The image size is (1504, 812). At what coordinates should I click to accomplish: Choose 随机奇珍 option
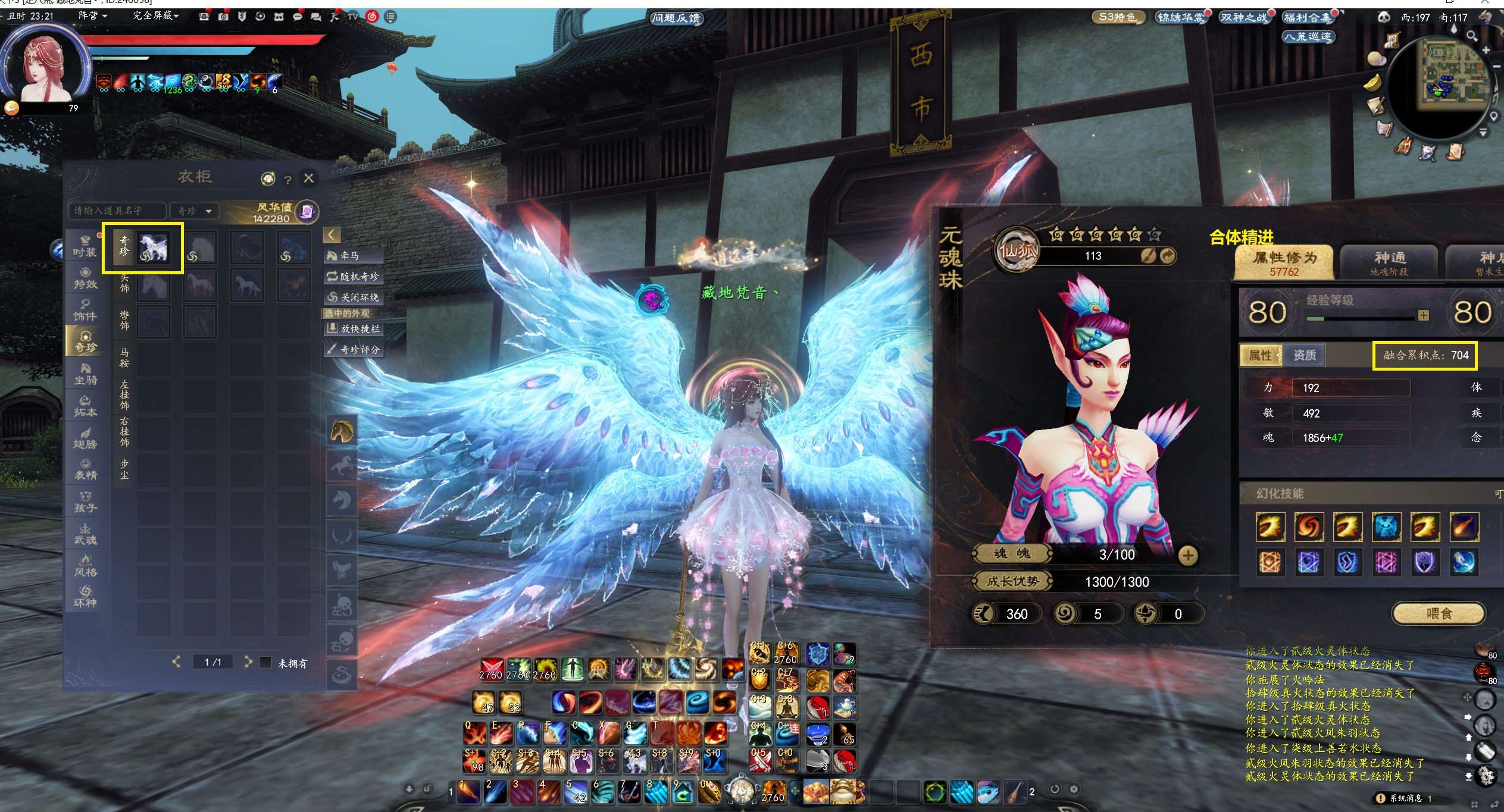(x=352, y=277)
